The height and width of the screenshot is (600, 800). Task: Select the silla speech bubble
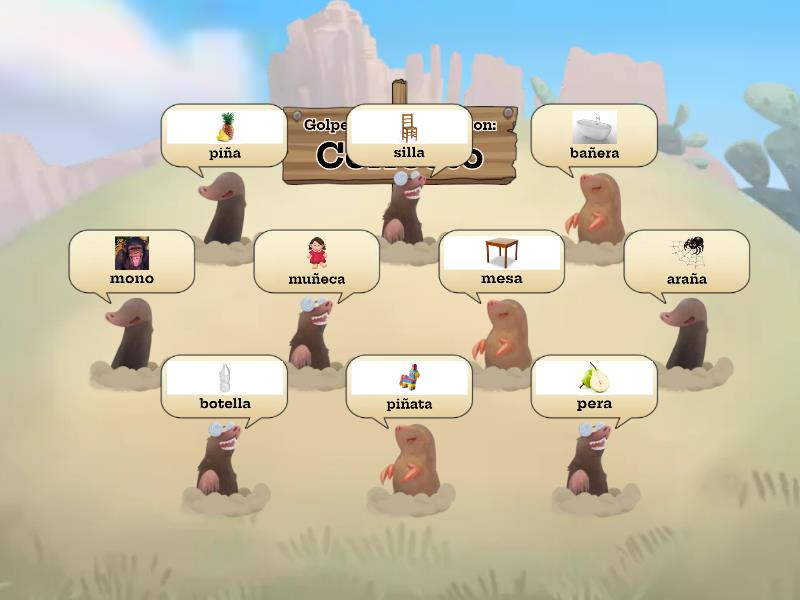tap(408, 136)
